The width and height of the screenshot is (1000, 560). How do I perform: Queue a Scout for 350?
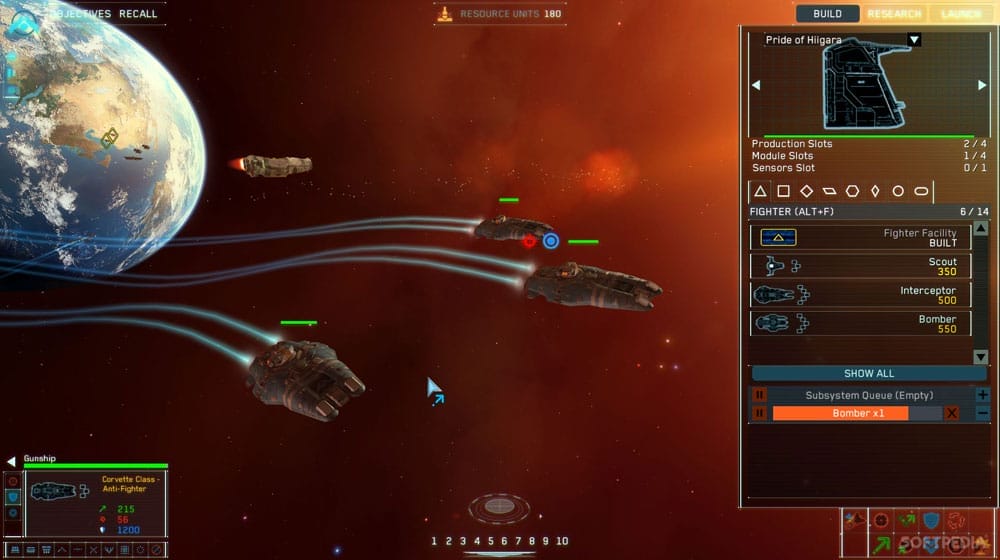(860, 266)
